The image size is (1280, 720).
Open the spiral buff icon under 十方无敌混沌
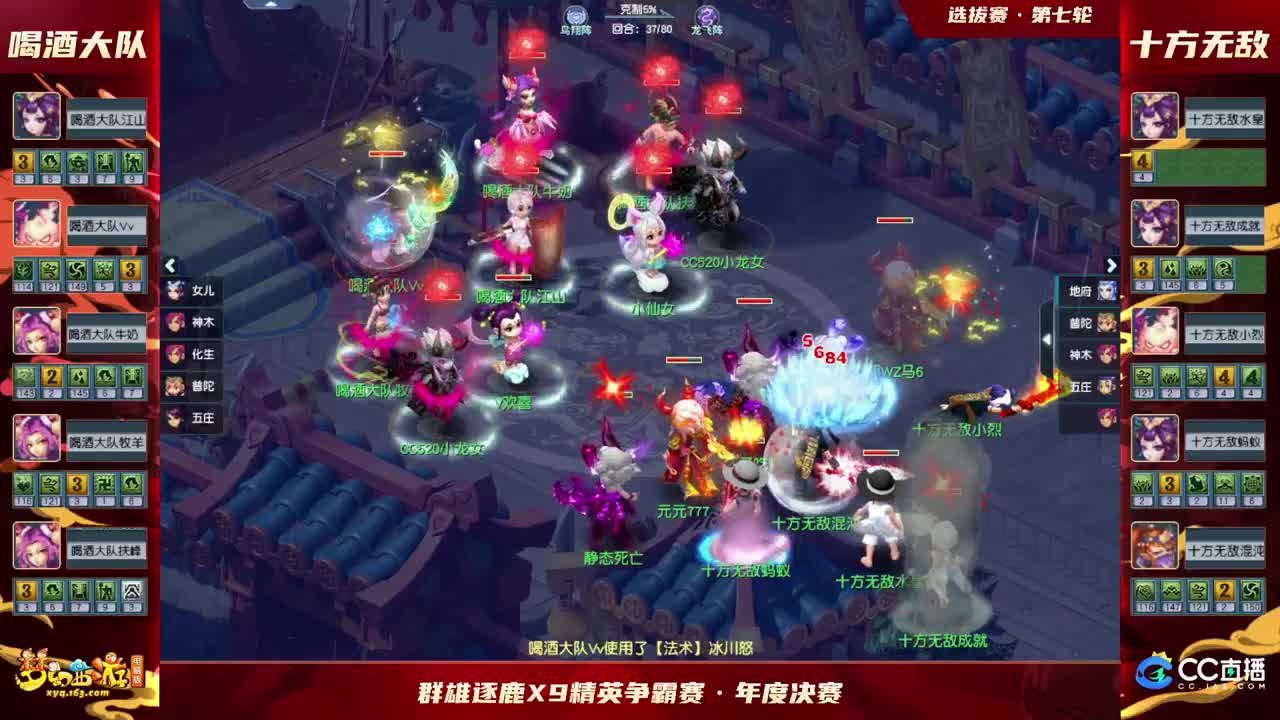tap(1253, 590)
